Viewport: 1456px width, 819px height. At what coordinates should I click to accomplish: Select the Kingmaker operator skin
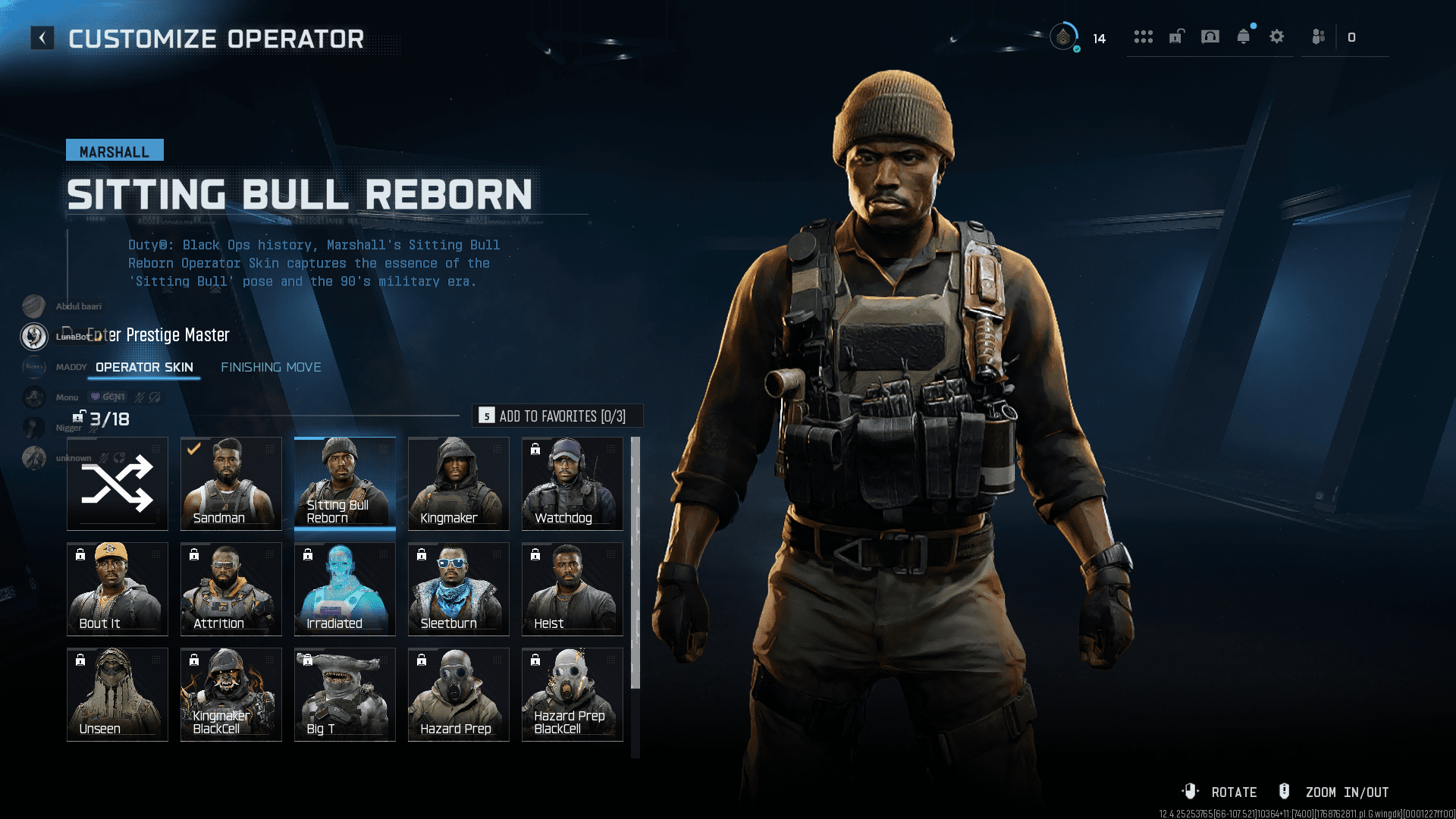pos(457,483)
